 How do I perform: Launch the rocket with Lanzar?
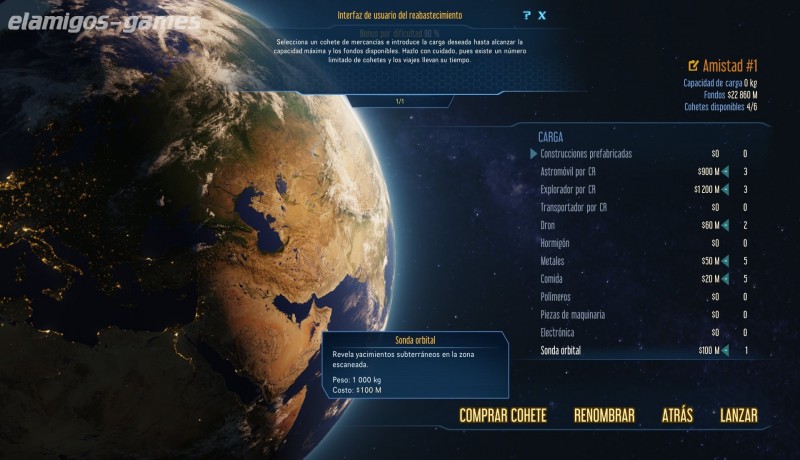739,415
